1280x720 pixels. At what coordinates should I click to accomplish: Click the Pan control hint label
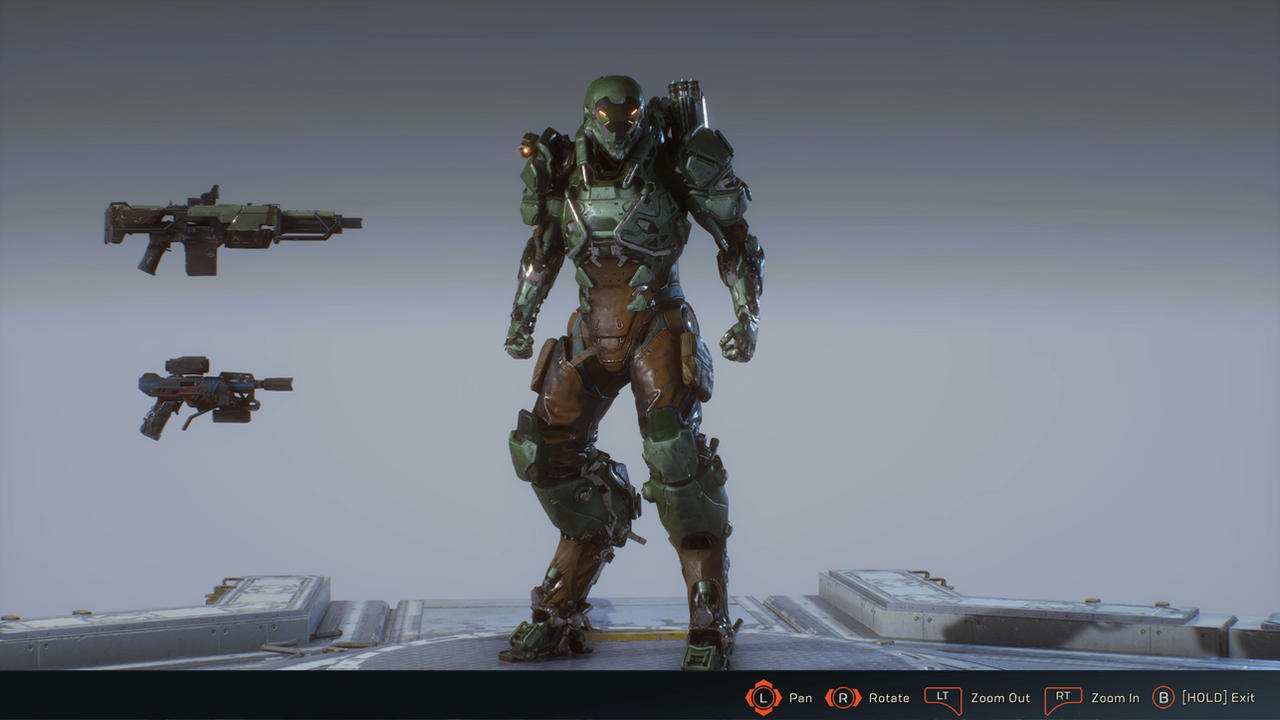[x=800, y=698]
